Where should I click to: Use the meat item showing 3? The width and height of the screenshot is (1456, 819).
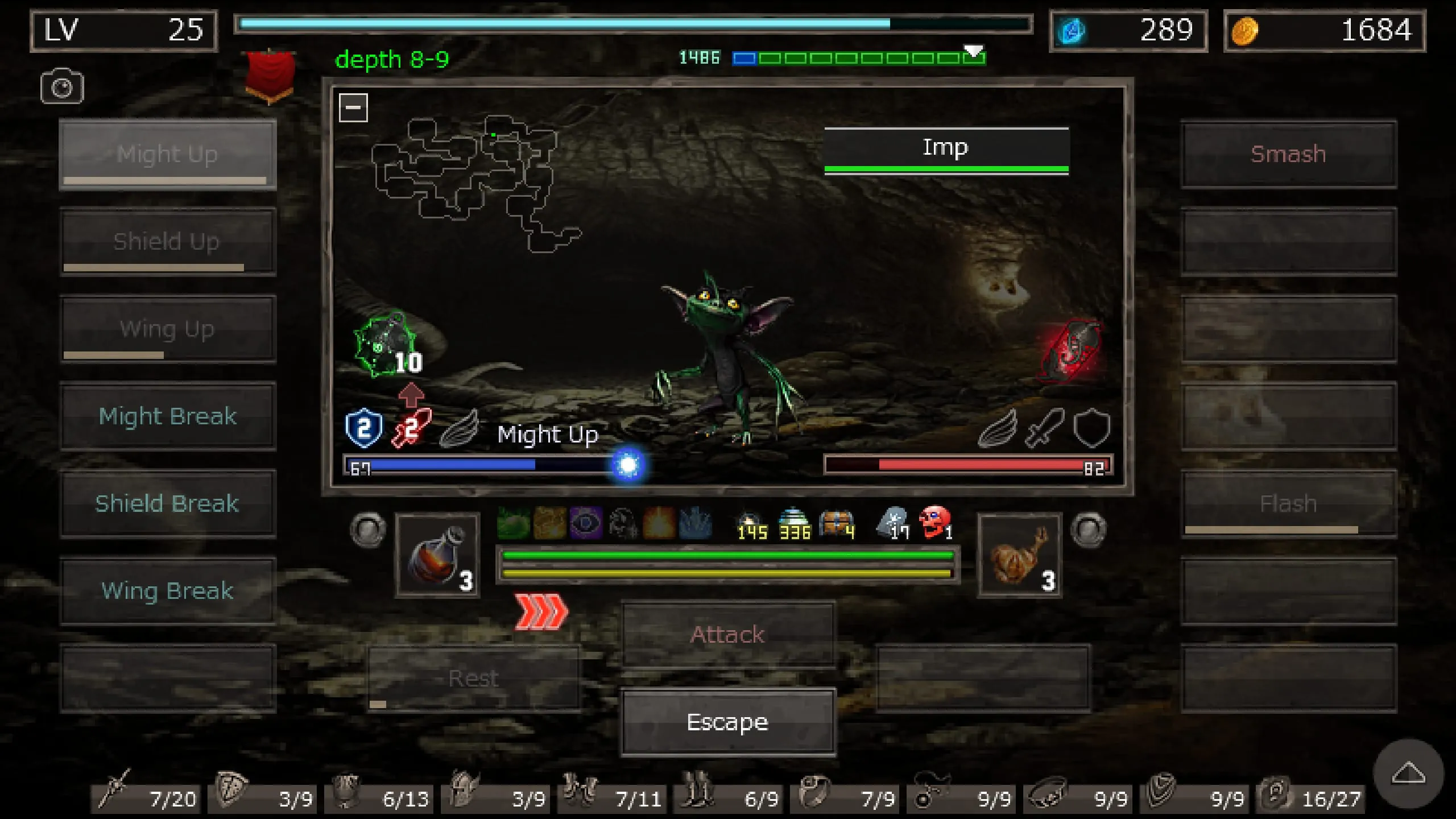[1020, 555]
